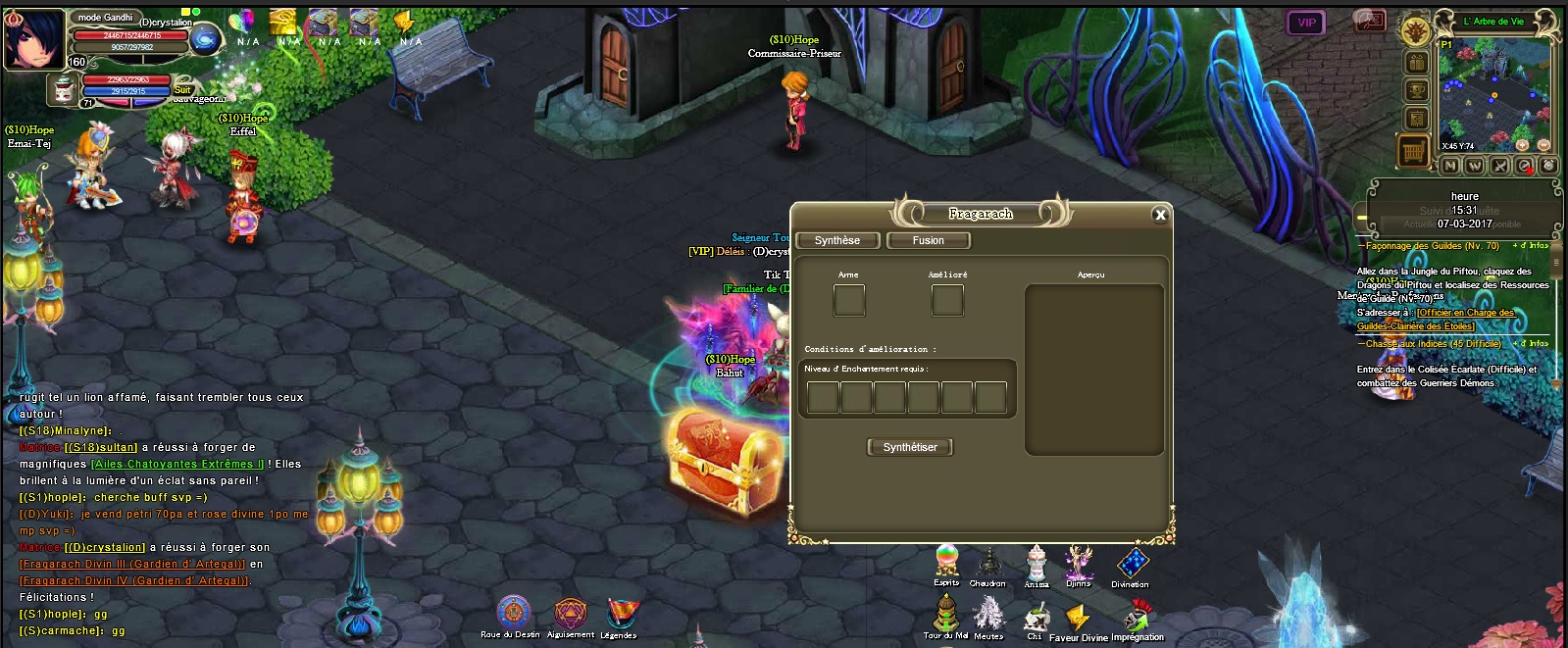This screenshot has width=1568, height=648.
Task: Open the VIP menu
Action: tap(1306, 23)
